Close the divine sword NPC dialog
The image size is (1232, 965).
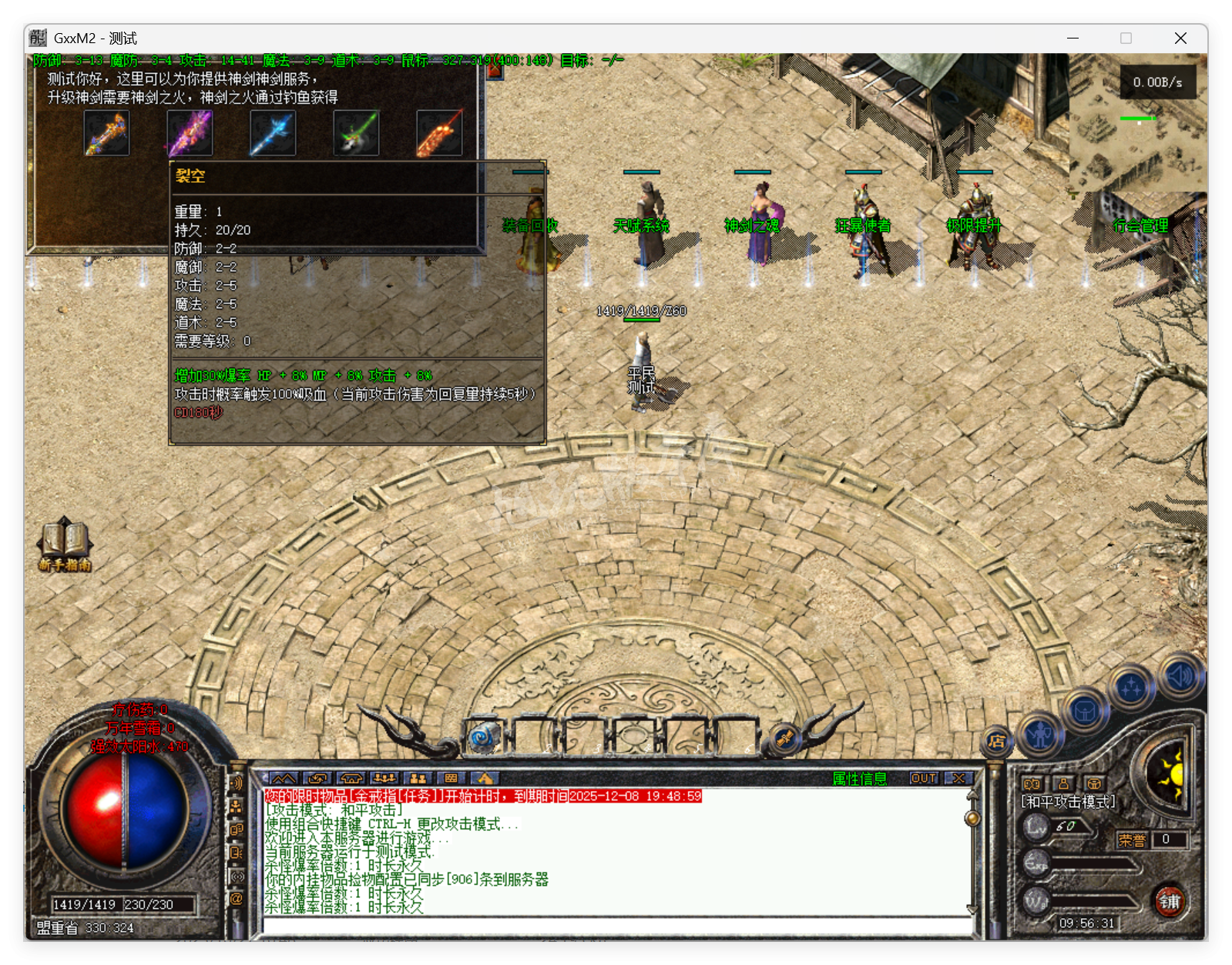coord(494,71)
